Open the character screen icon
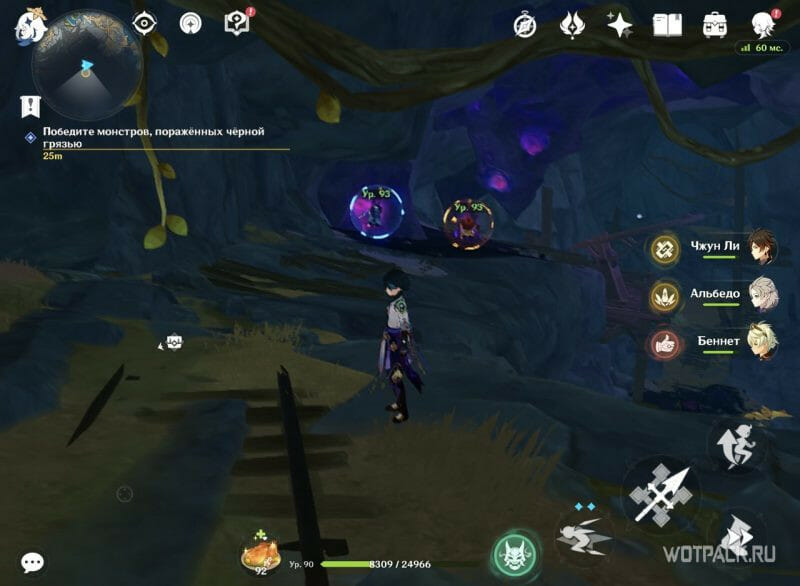800x586 pixels. tap(763, 23)
